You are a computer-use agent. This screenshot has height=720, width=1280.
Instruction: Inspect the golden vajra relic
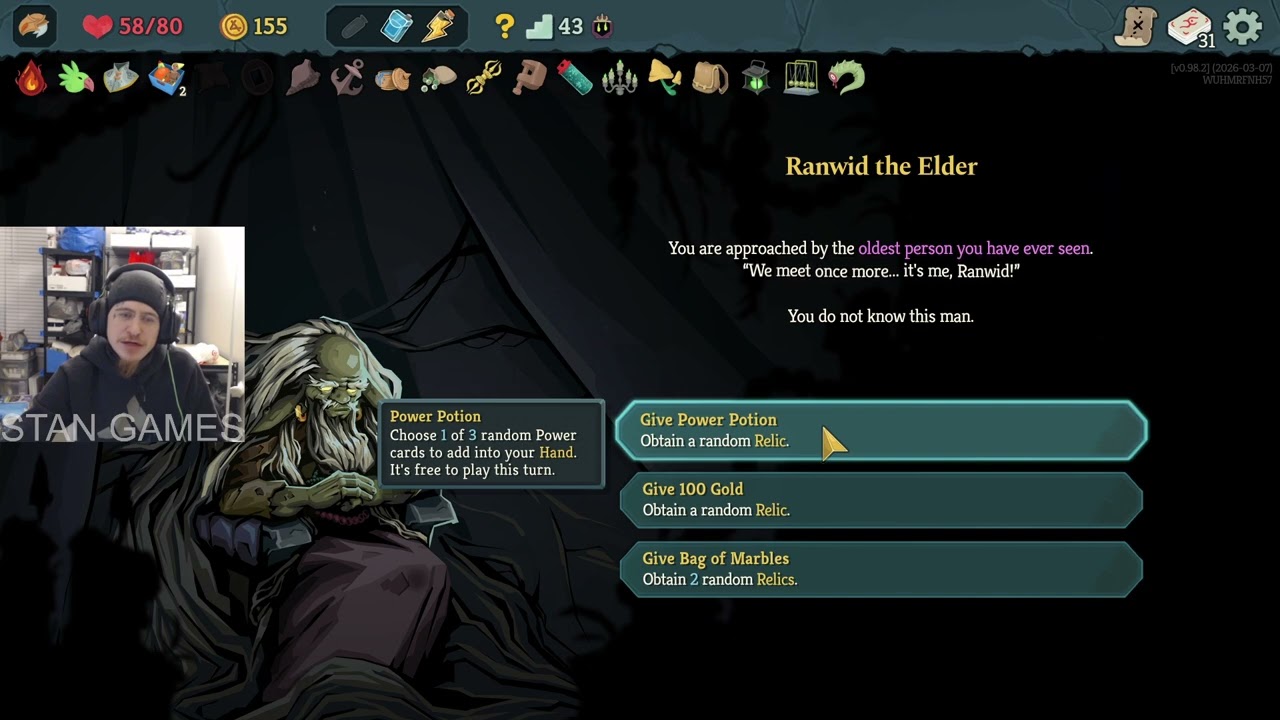coord(484,78)
